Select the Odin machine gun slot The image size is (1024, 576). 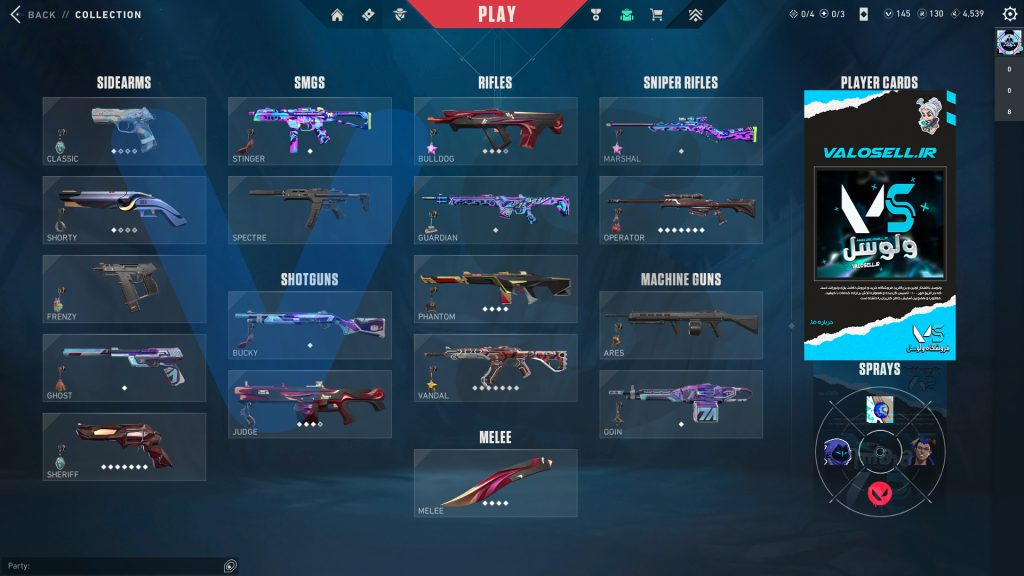point(681,404)
